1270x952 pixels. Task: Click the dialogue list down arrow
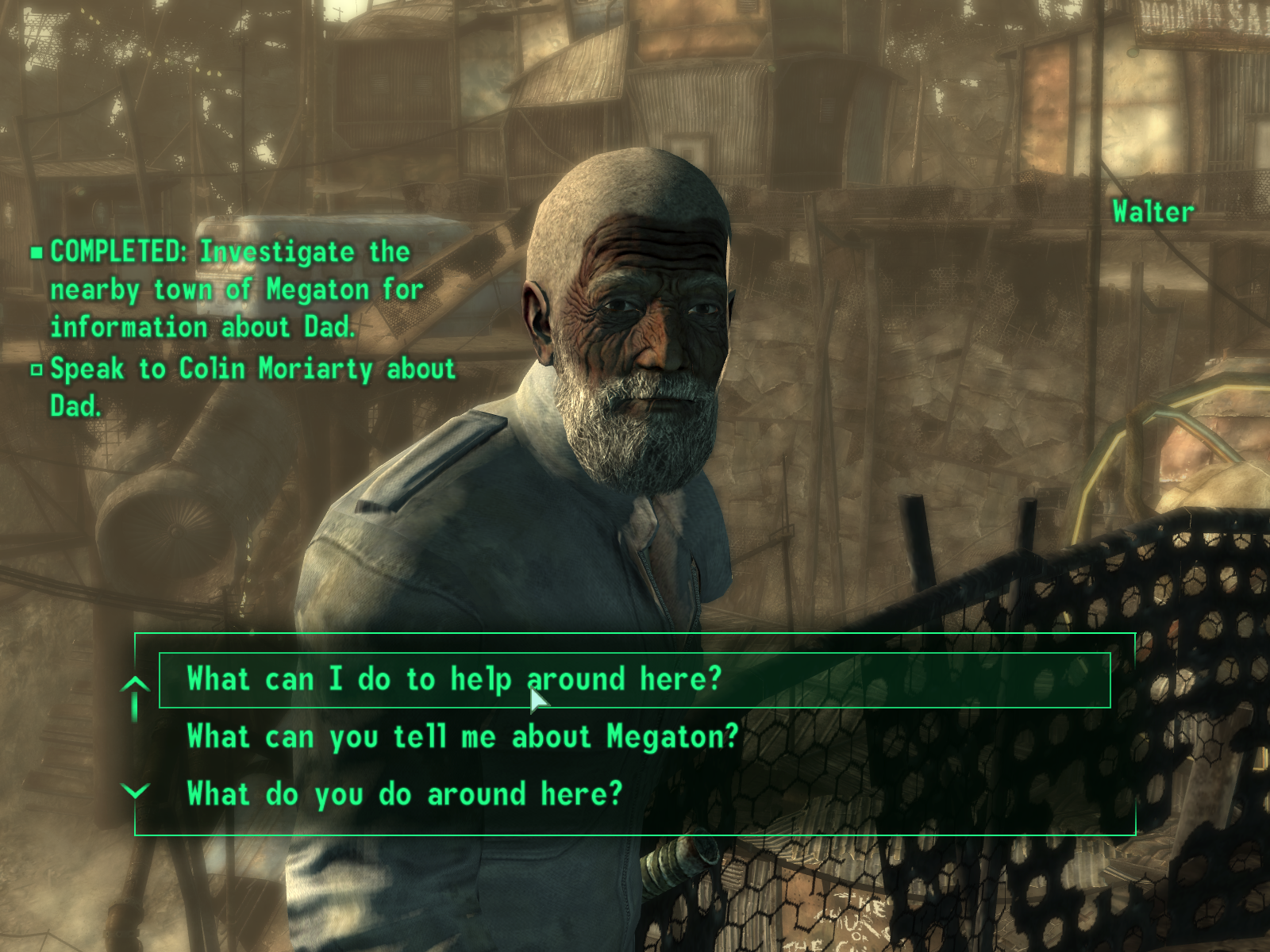[x=137, y=791]
